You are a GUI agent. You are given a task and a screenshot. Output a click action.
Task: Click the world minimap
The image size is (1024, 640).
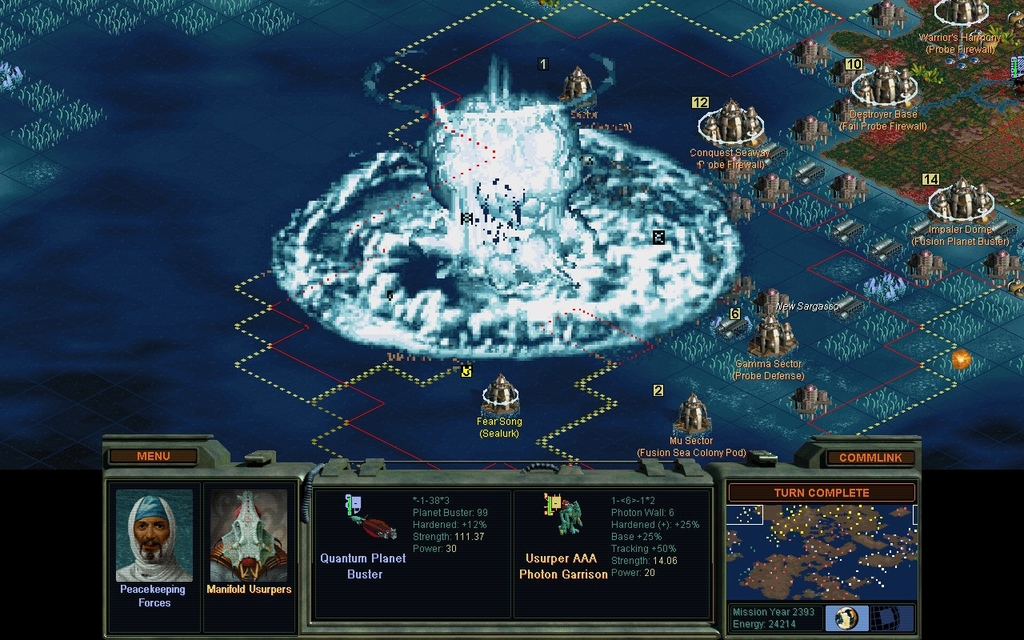point(821,552)
